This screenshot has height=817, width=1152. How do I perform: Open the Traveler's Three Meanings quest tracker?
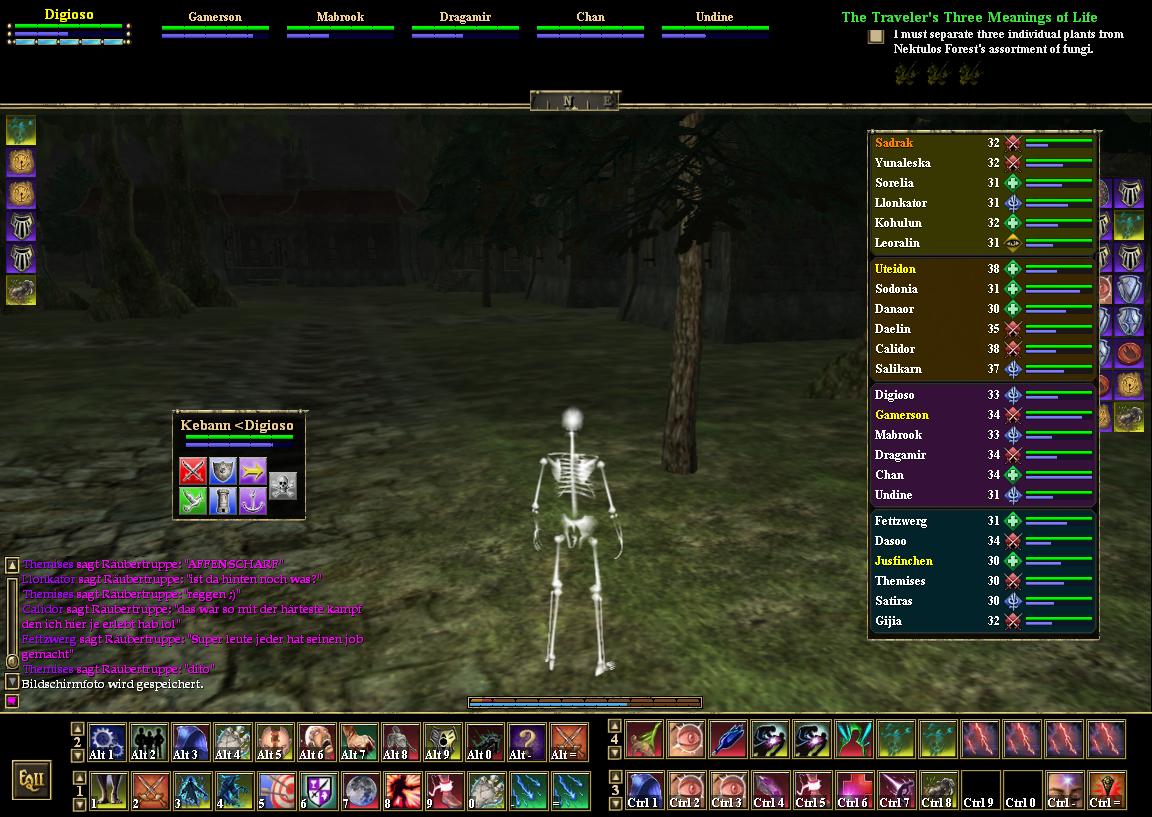[969, 17]
